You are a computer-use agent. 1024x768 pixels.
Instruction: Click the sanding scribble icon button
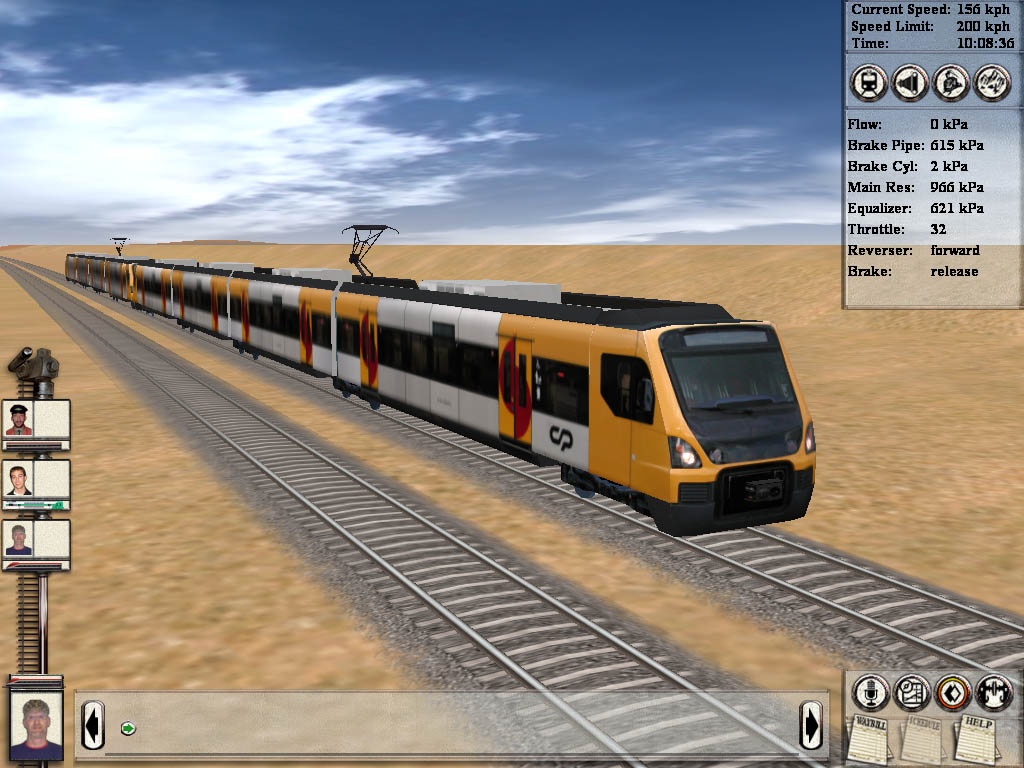pos(991,82)
